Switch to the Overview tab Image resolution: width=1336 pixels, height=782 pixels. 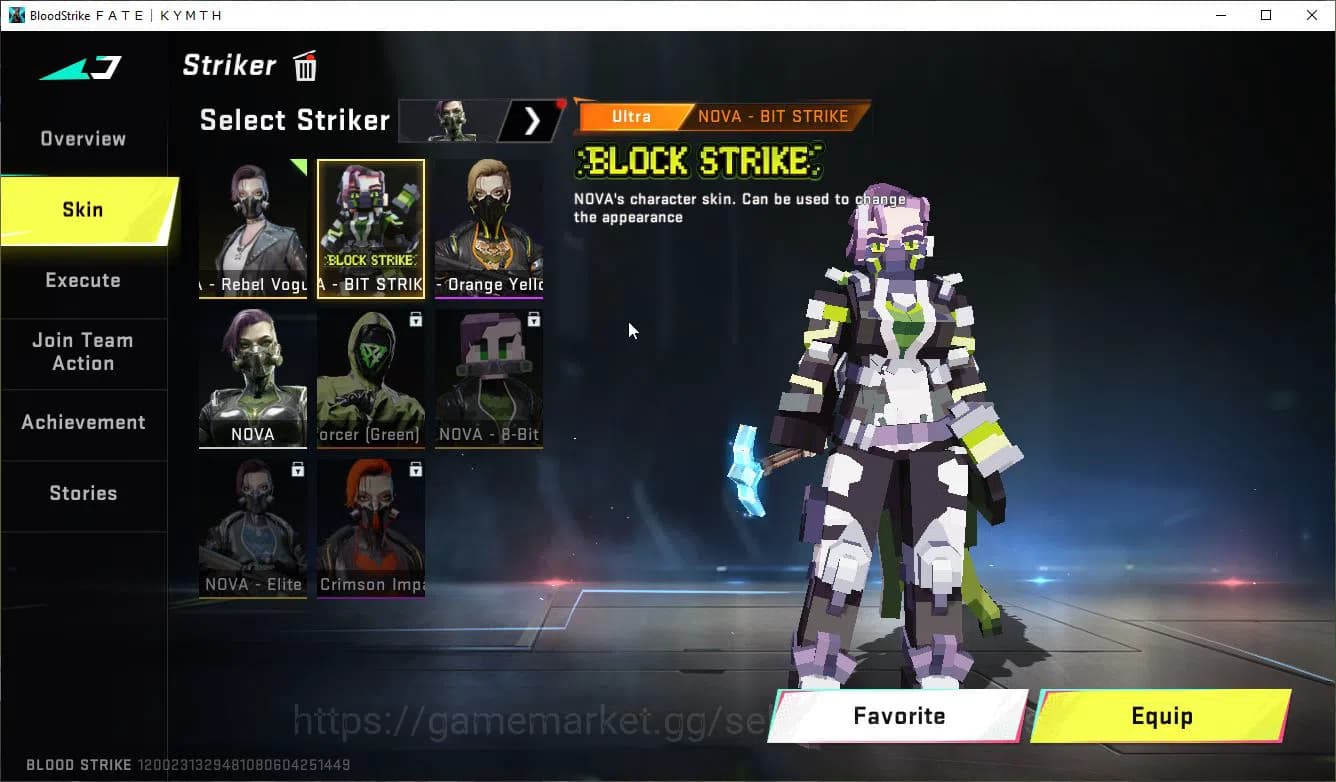[x=82, y=138]
